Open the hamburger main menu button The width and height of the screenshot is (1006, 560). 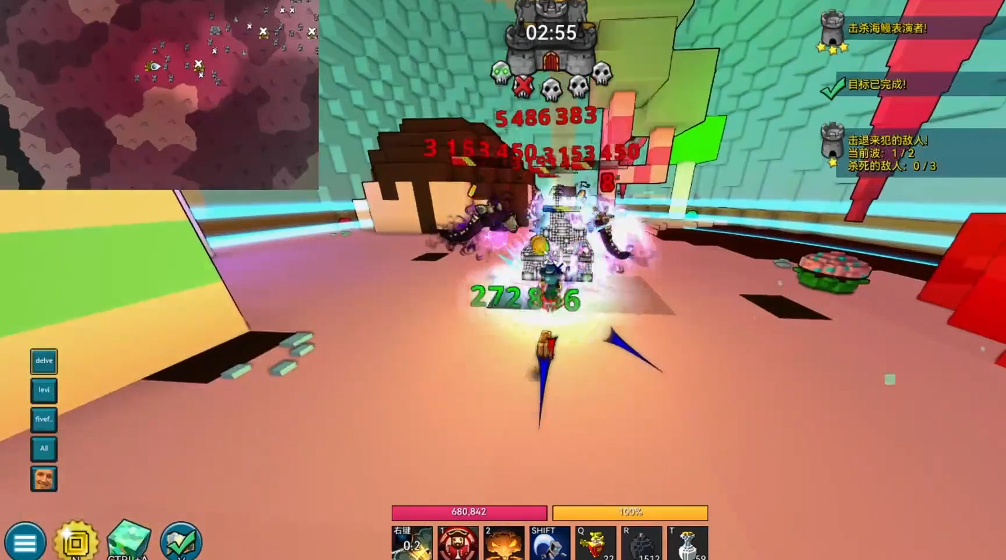pos(24,541)
